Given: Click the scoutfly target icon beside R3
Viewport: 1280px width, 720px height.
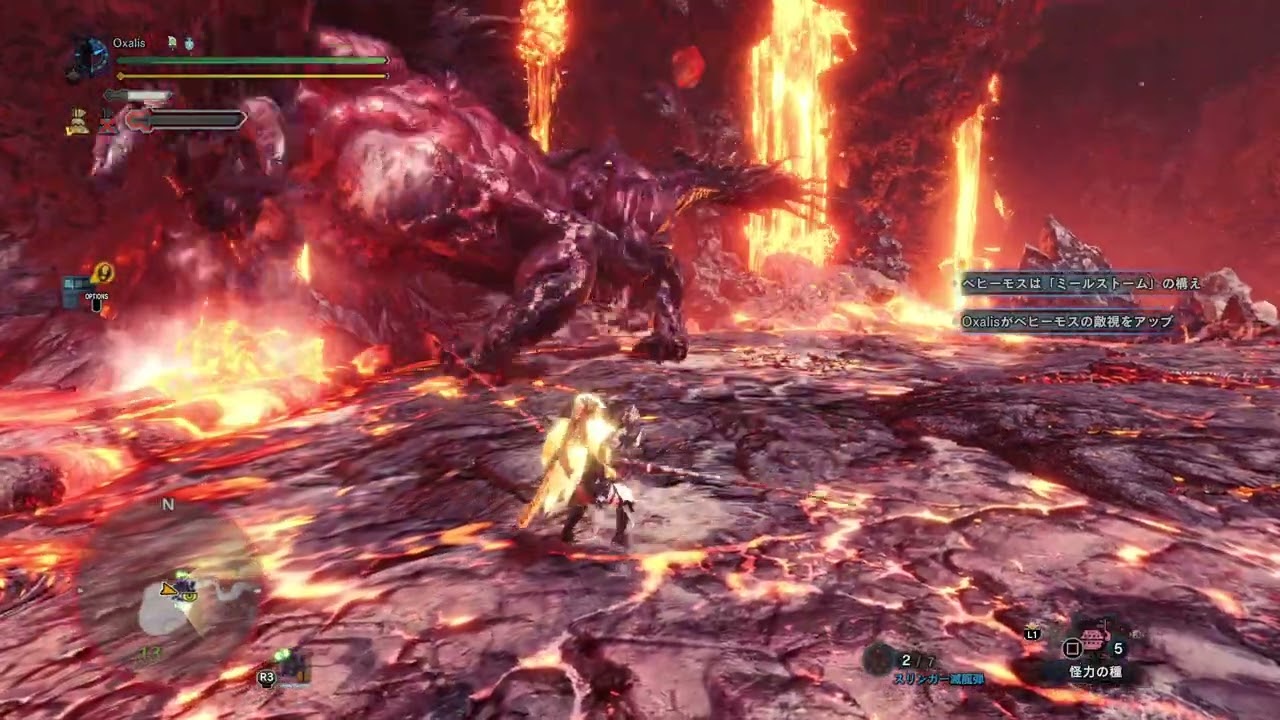Looking at the screenshot, I should (x=291, y=665).
